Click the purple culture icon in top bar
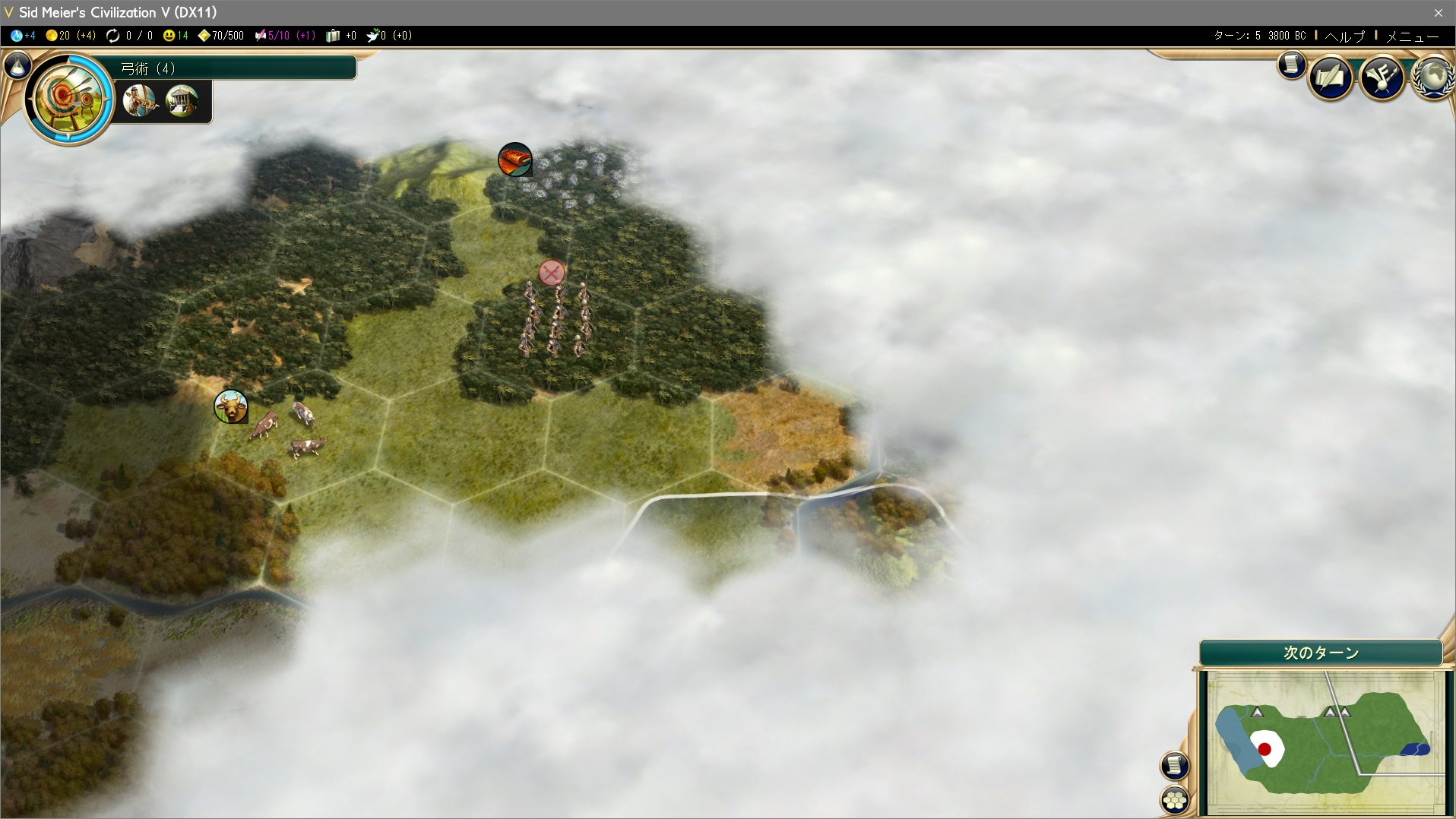1456x819 pixels. (x=261, y=36)
